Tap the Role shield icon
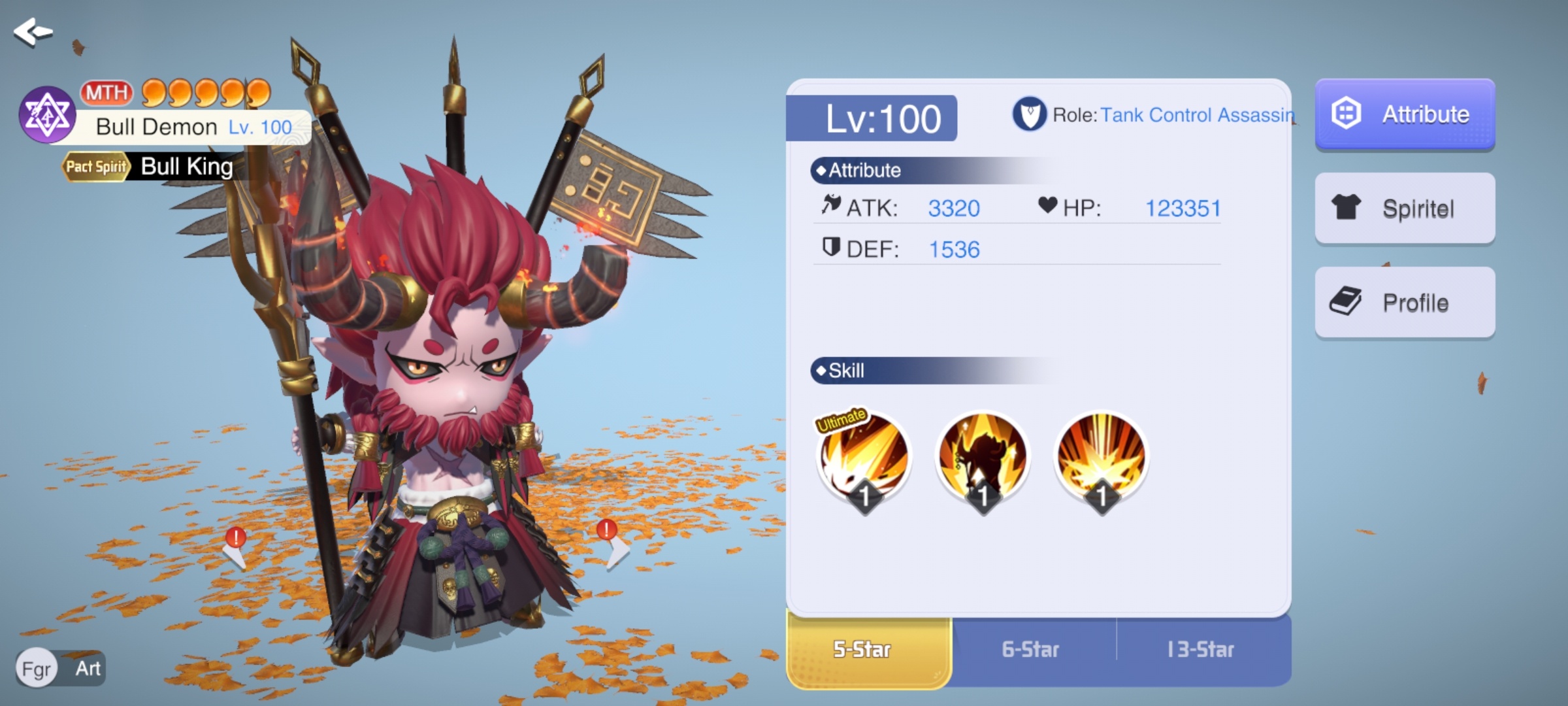 pyautogui.click(x=1030, y=114)
